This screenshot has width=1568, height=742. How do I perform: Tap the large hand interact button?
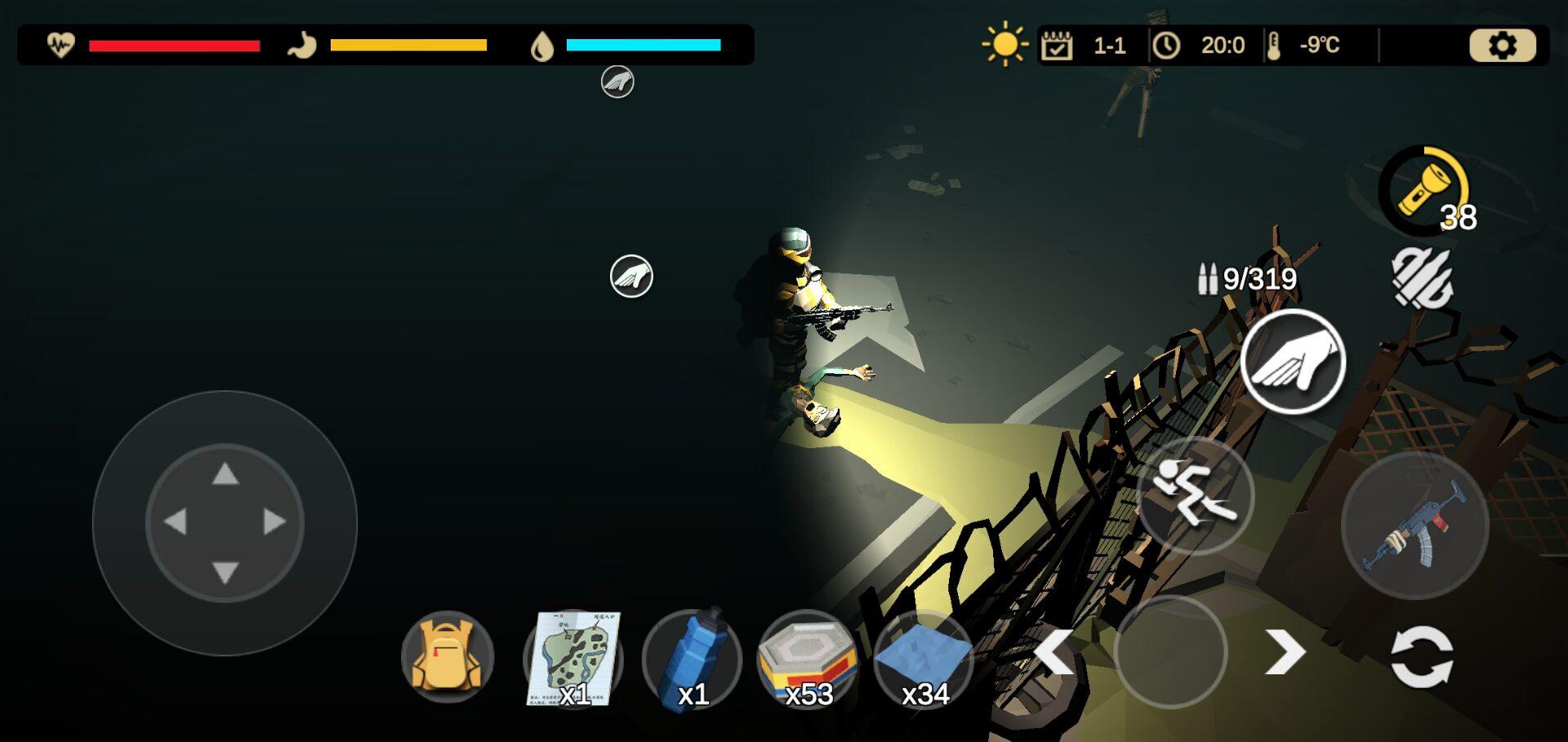point(1293,362)
